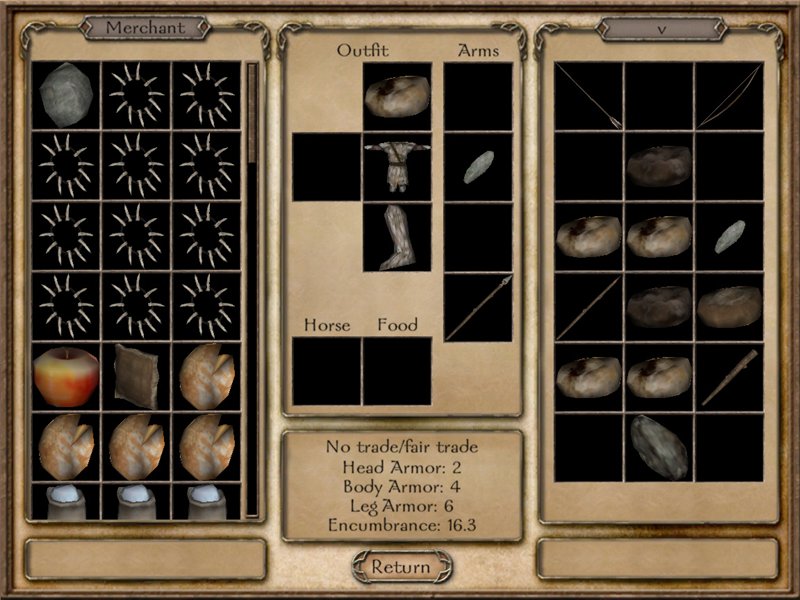Image resolution: width=800 pixels, height=600 pixels.
Task: Select the equipped leg wrappings slot
Action: (x=397, y=237)
